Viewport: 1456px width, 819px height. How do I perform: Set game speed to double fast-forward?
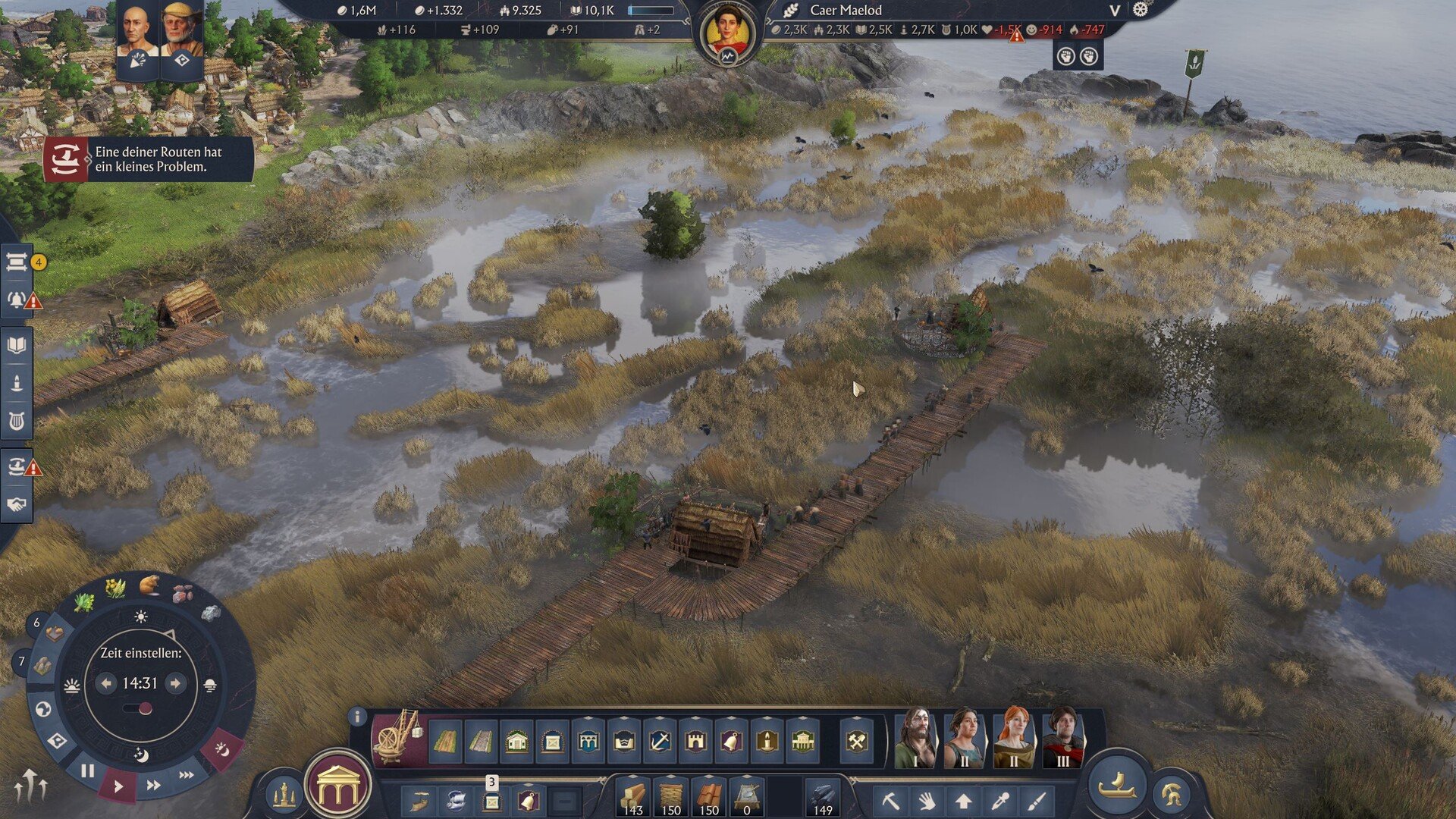coord(153,786)
